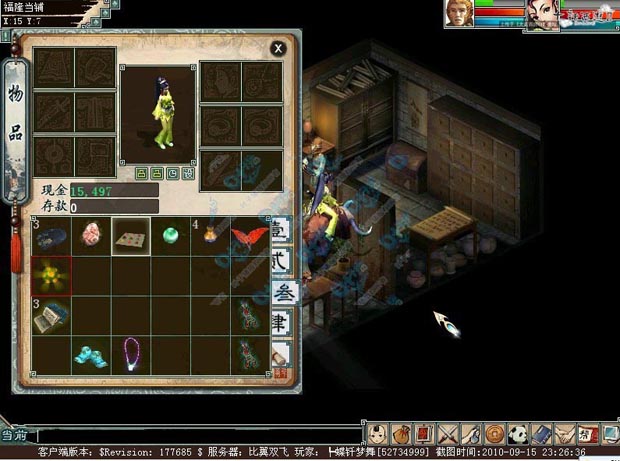The height and width of the screenshot is (461, 620).
Task: Click the chessboard map item slot
Action: (131, 236)
